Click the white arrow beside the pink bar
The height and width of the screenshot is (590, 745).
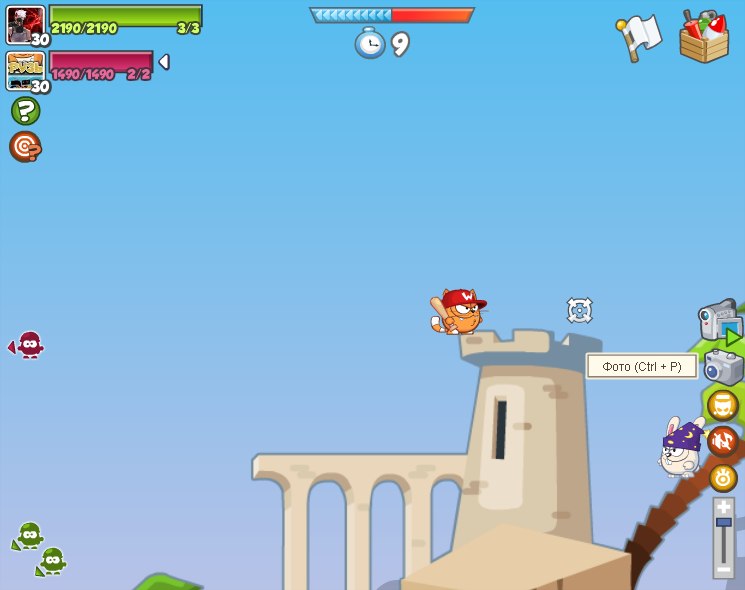(164, 62)
